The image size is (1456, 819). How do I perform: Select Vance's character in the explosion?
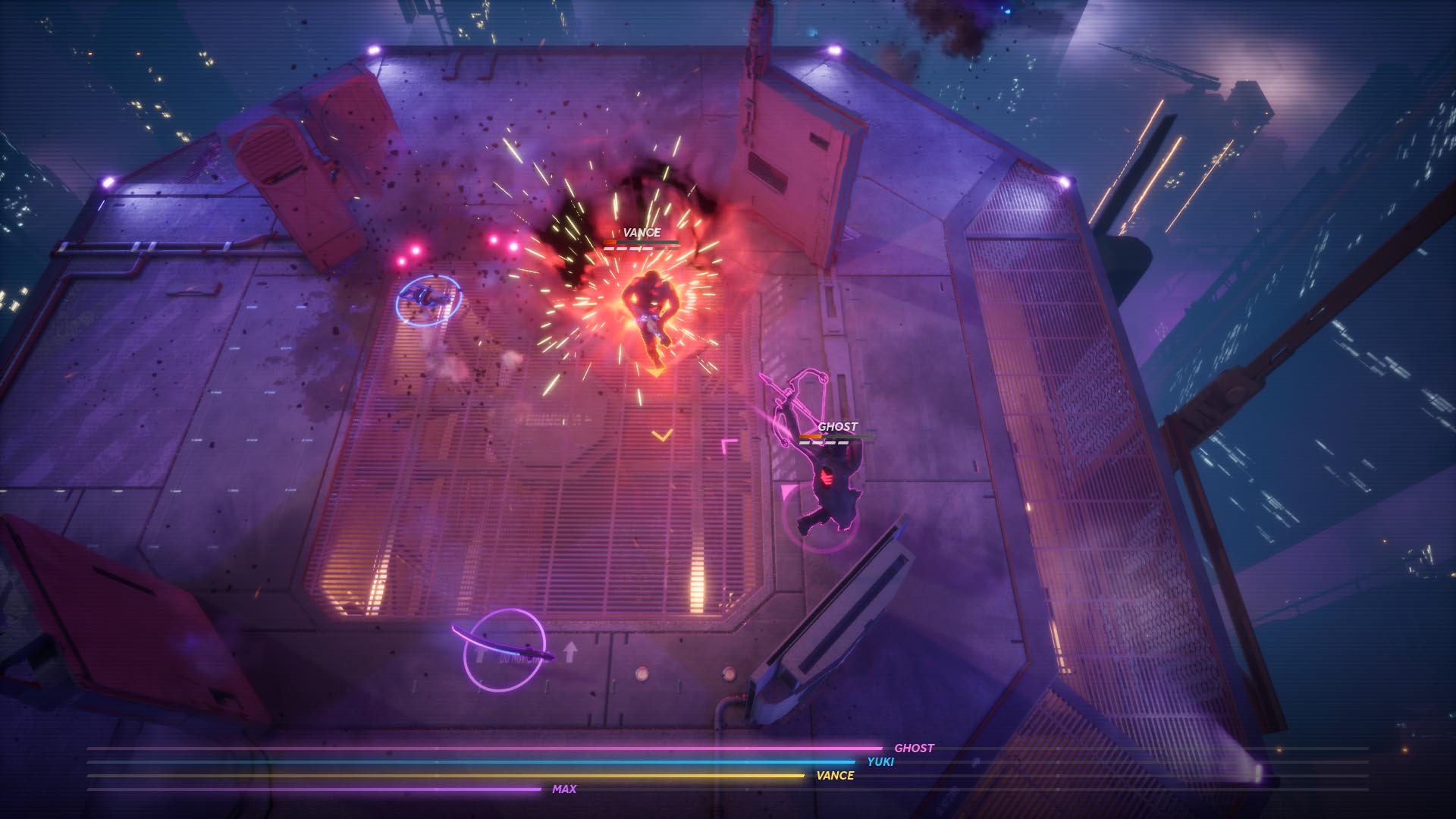coord(651,307)
